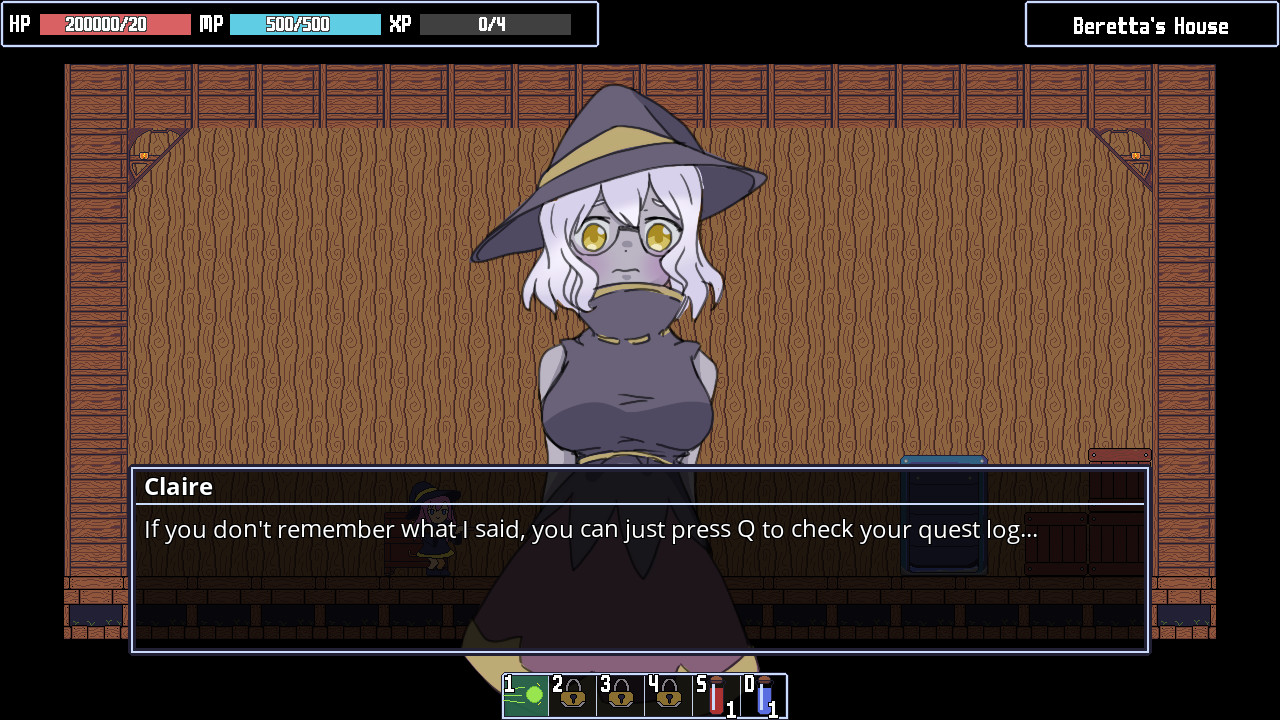Click the XP label on the status bar
This screenshot has width=1280, height=720.
[399, 23]
